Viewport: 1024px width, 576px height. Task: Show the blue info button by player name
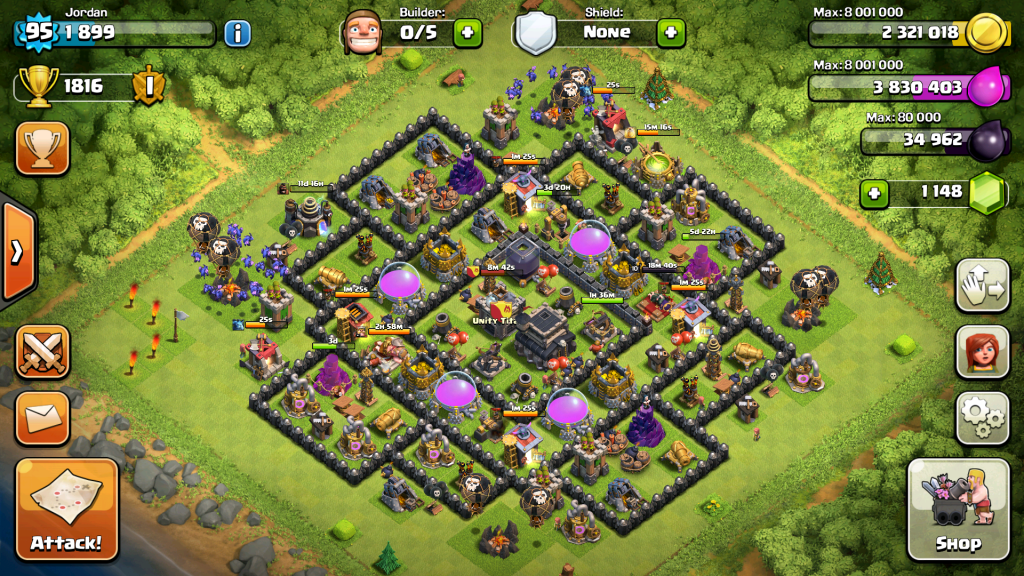[237, 33]
